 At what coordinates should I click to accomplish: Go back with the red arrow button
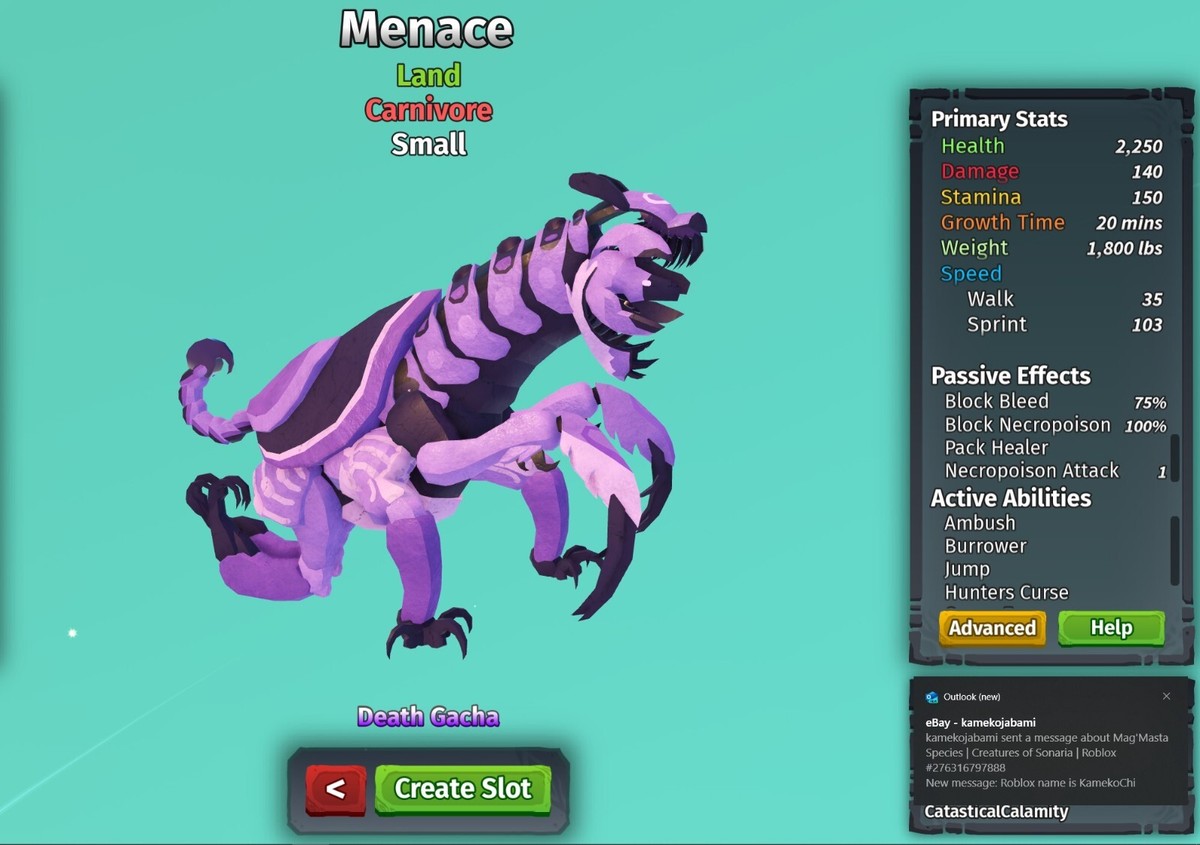click(336, 789)
